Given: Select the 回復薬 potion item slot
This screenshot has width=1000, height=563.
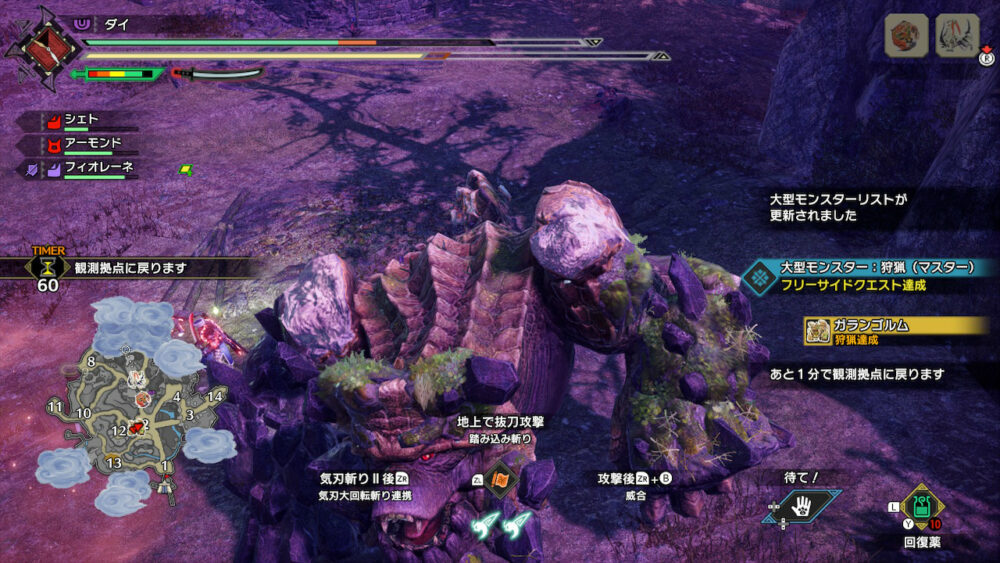Looking at the screenshot, I should 922,506.
